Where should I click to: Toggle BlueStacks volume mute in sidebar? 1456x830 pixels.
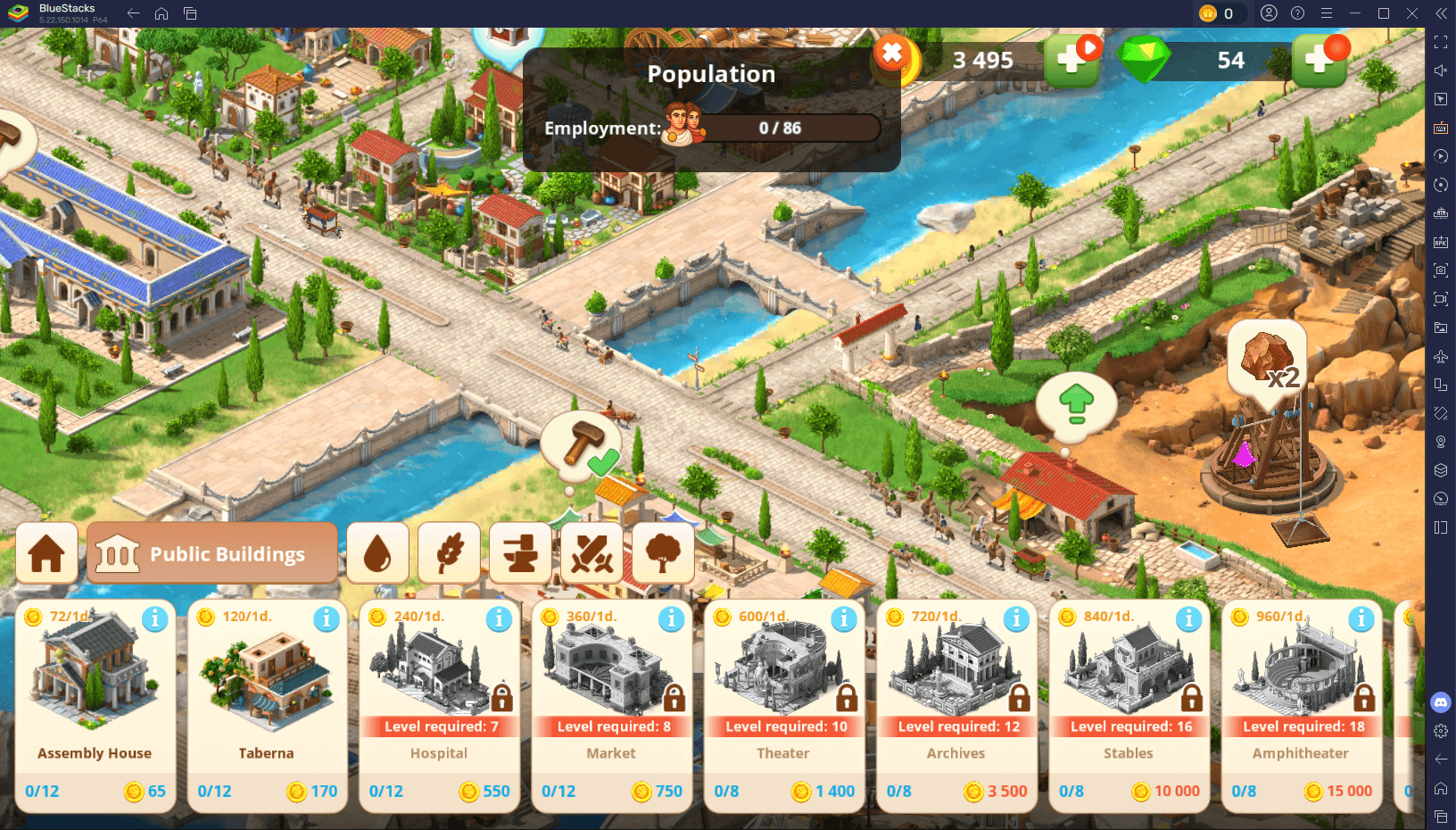(x=1440, y=70)
